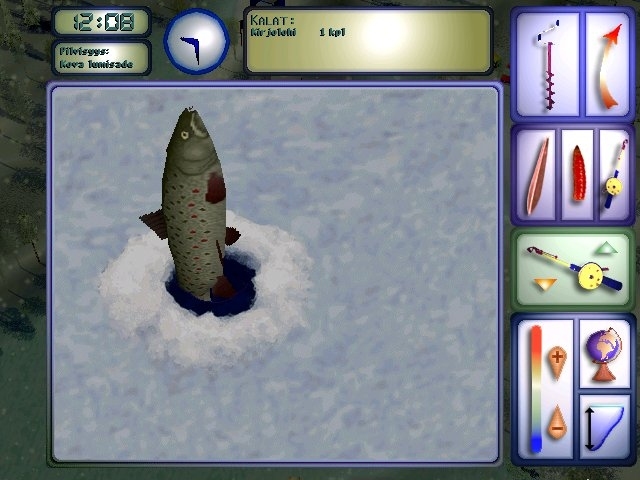
Task: Click the red-to-blue depth gauge bar
Action: [x=536, y=389]
